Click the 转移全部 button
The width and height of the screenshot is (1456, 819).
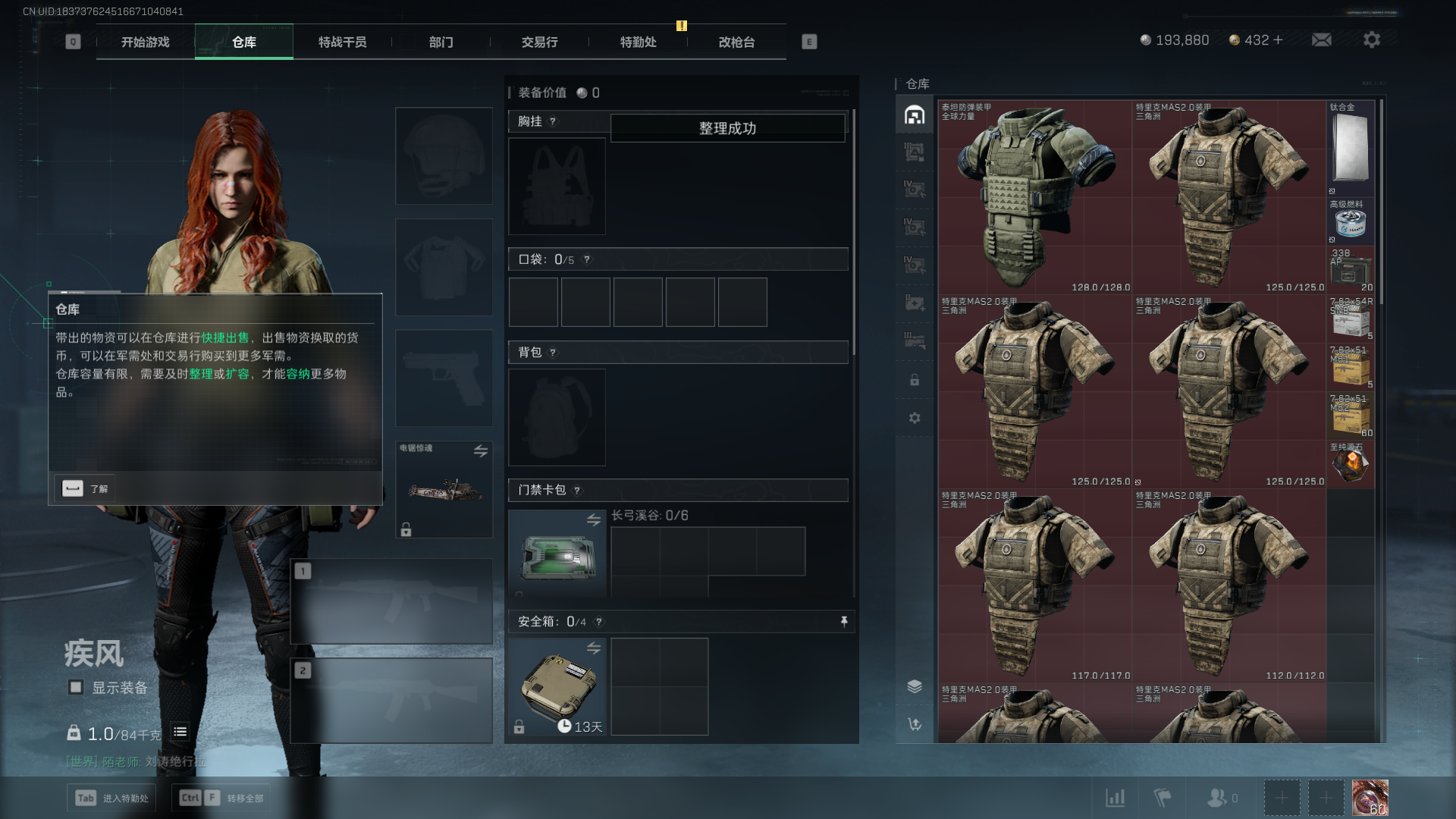(221, 798)
